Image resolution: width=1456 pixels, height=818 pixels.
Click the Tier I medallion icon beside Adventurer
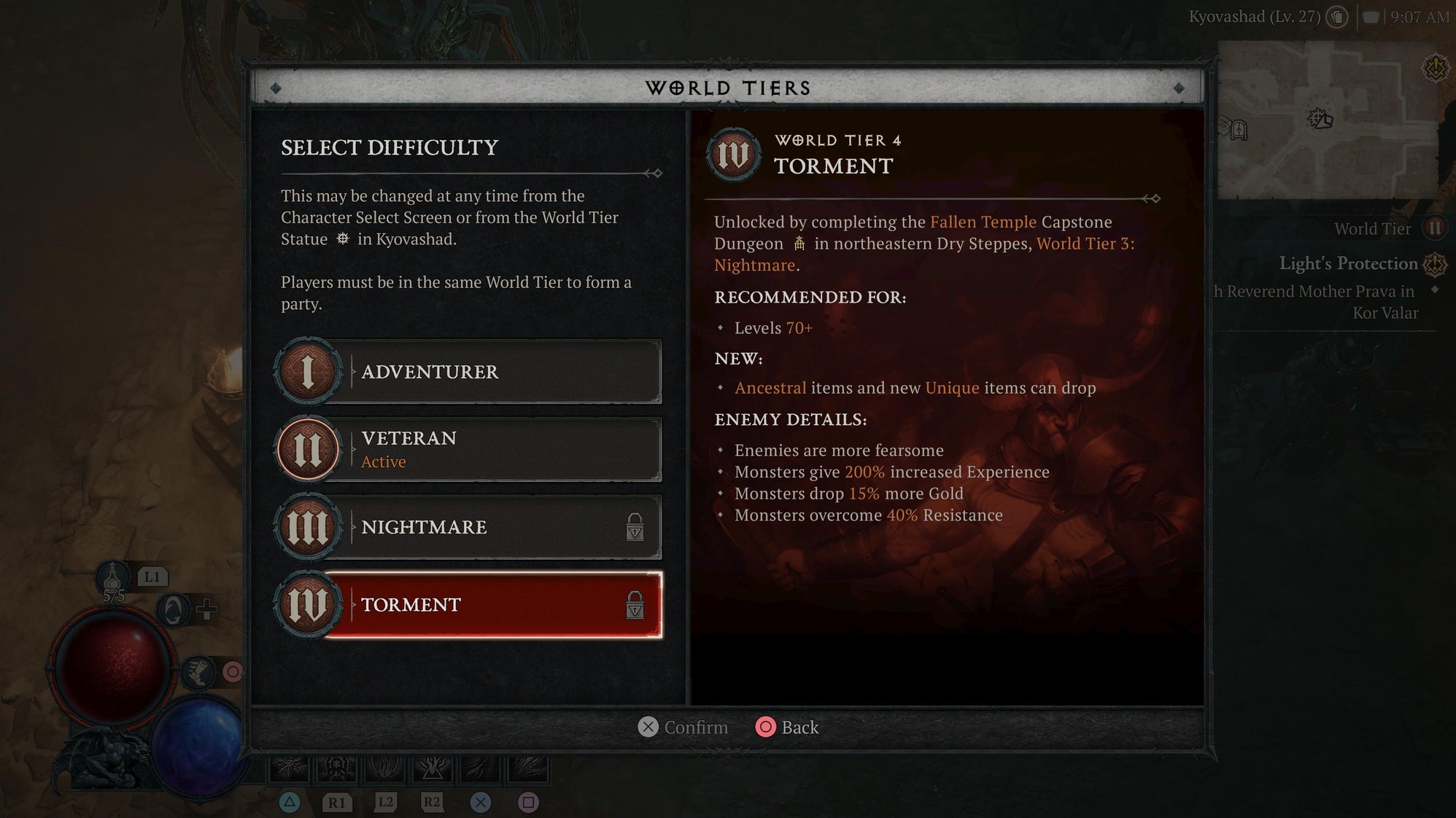[307, 372]
